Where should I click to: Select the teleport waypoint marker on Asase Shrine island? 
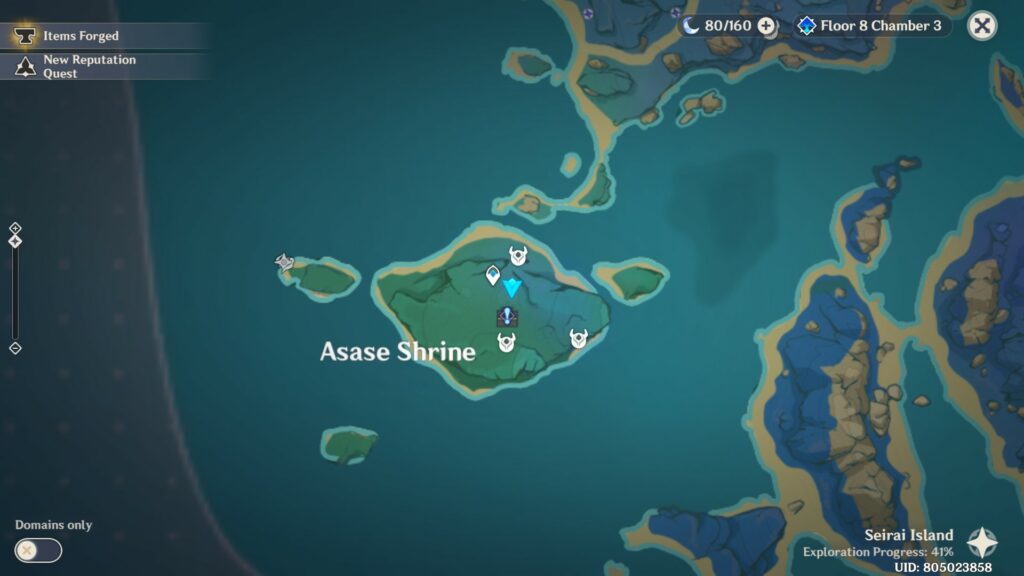492,275
